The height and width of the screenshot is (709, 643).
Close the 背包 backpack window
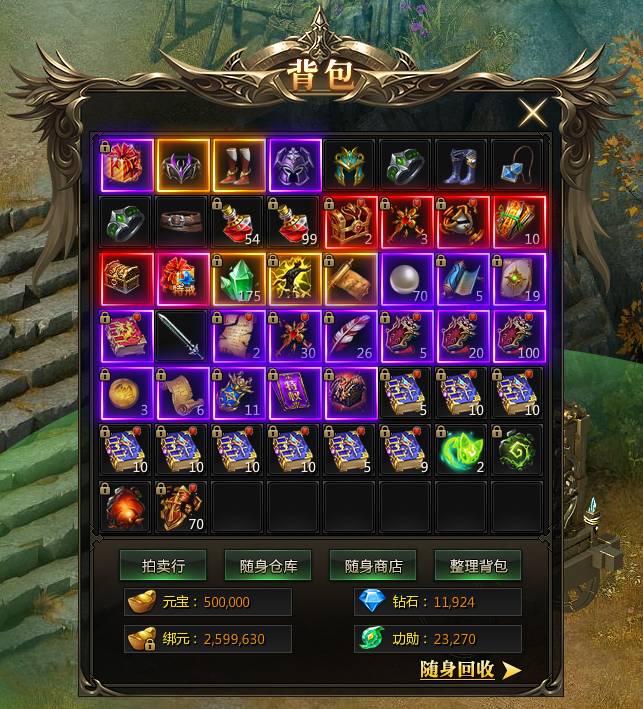(532, 113)
